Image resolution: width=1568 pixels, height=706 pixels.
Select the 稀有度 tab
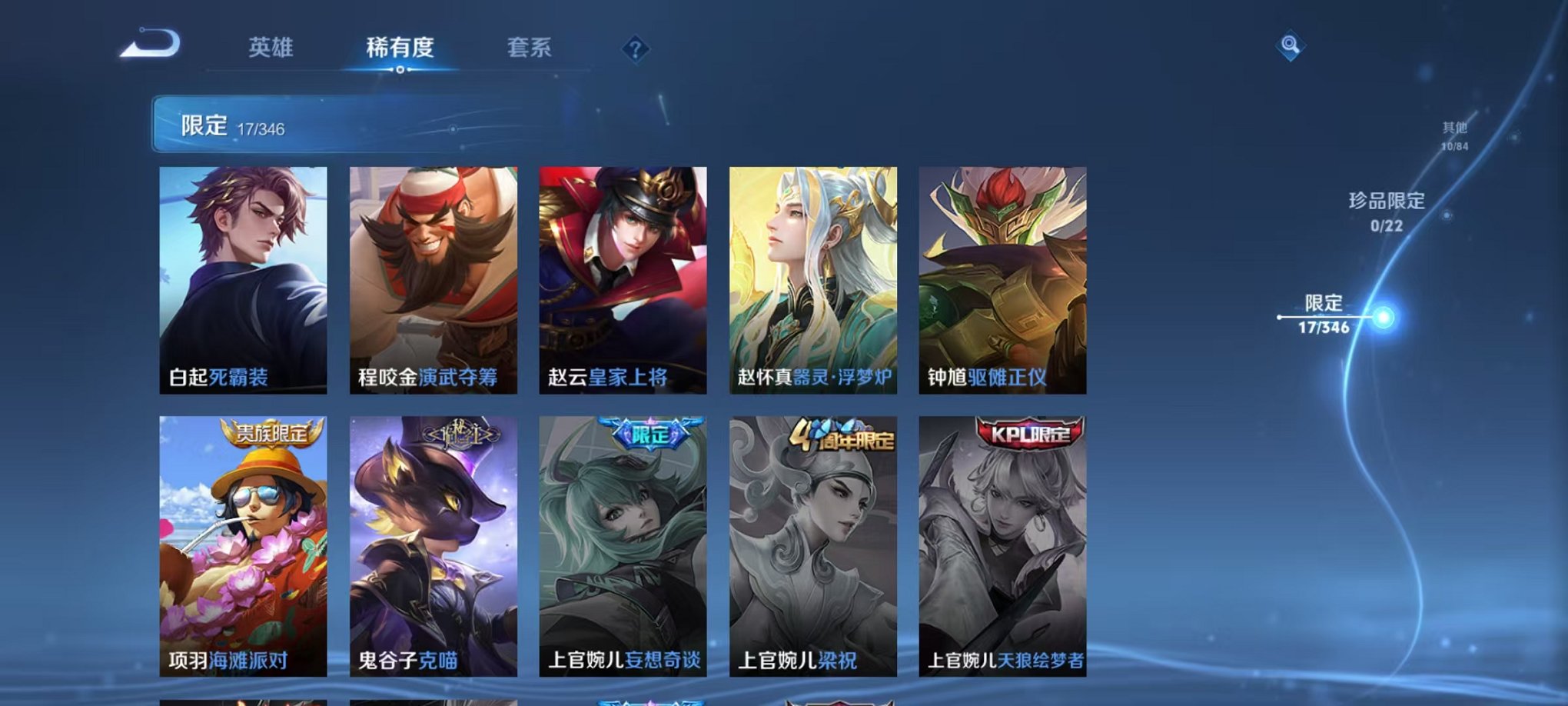[400, 48]
